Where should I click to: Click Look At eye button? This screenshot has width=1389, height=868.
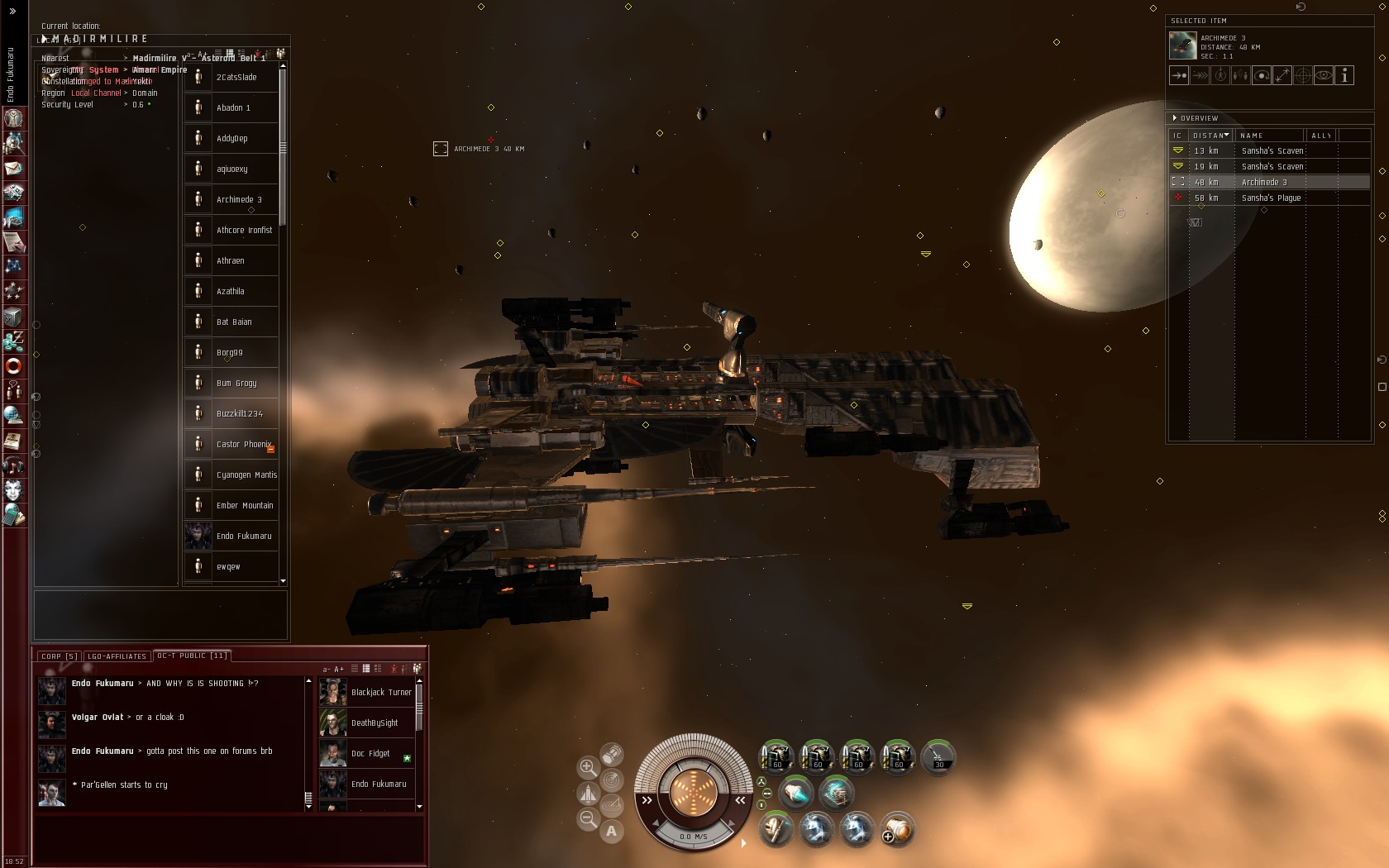(x=1324, y=75)
